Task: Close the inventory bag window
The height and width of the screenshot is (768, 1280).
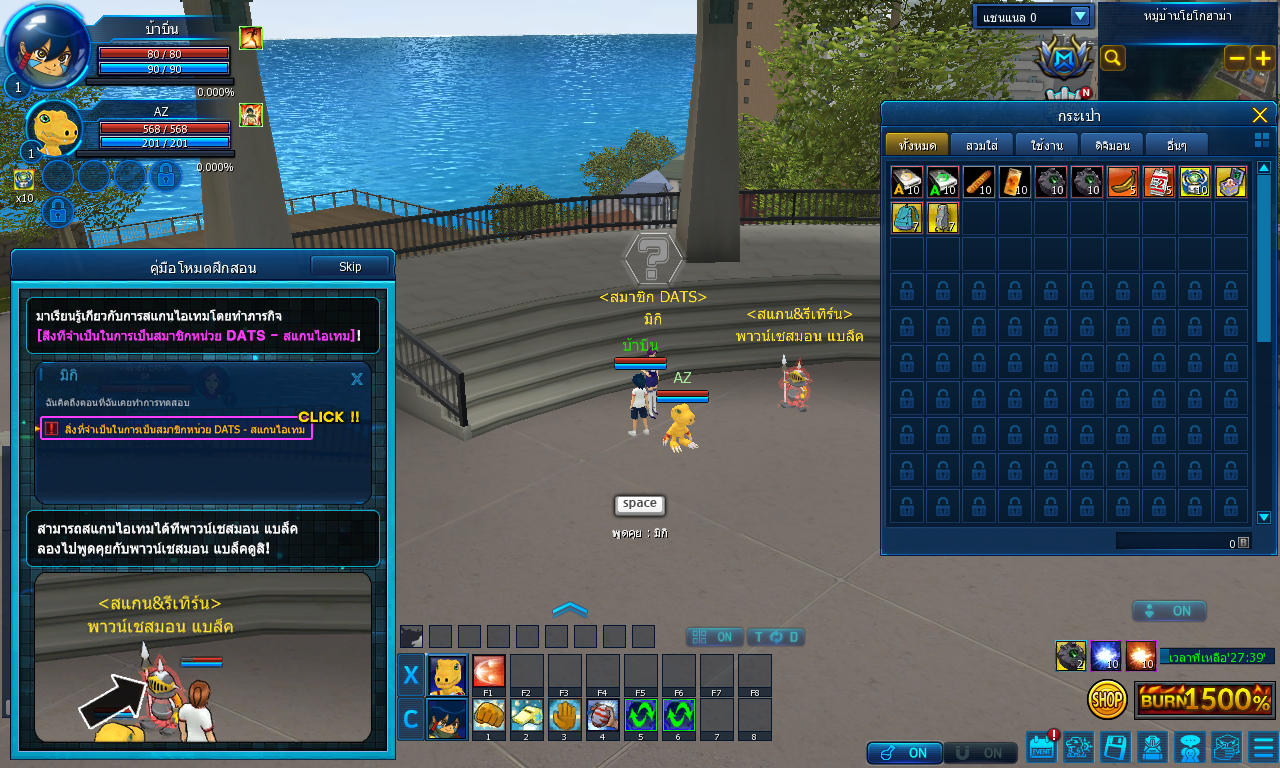Action: point(1259,115)
